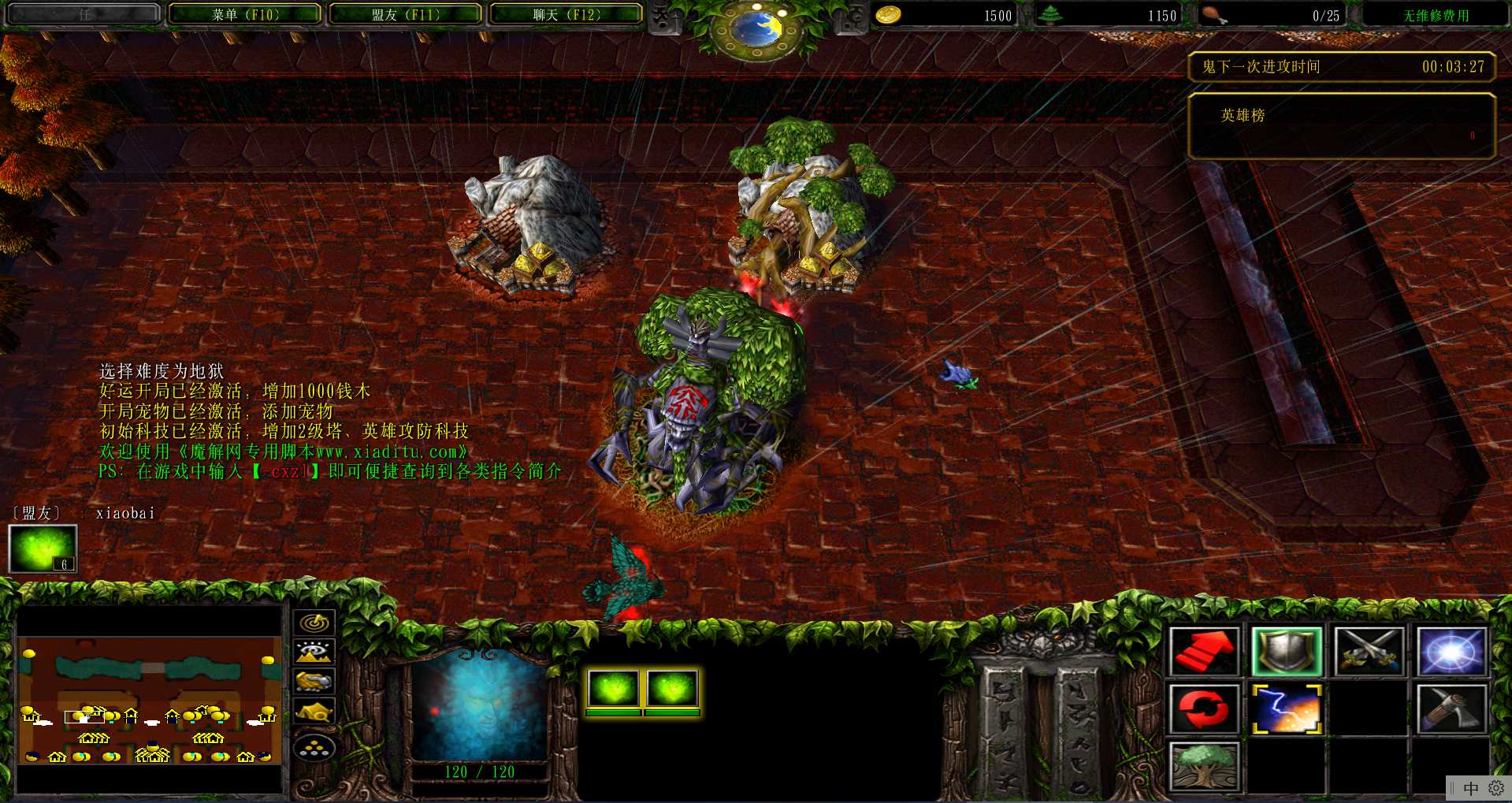Open the 聊天 (F12) chat log

coord(566,14)
